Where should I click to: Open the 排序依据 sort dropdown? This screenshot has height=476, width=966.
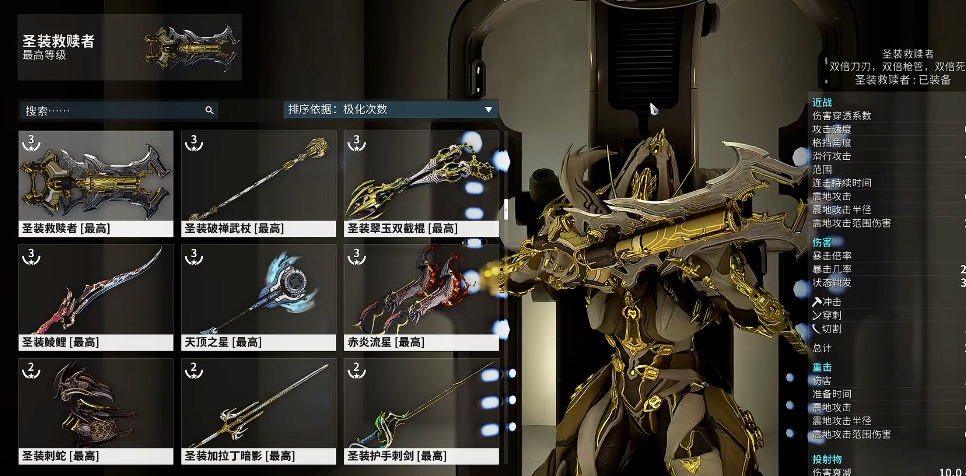click(x=390, y=110)
